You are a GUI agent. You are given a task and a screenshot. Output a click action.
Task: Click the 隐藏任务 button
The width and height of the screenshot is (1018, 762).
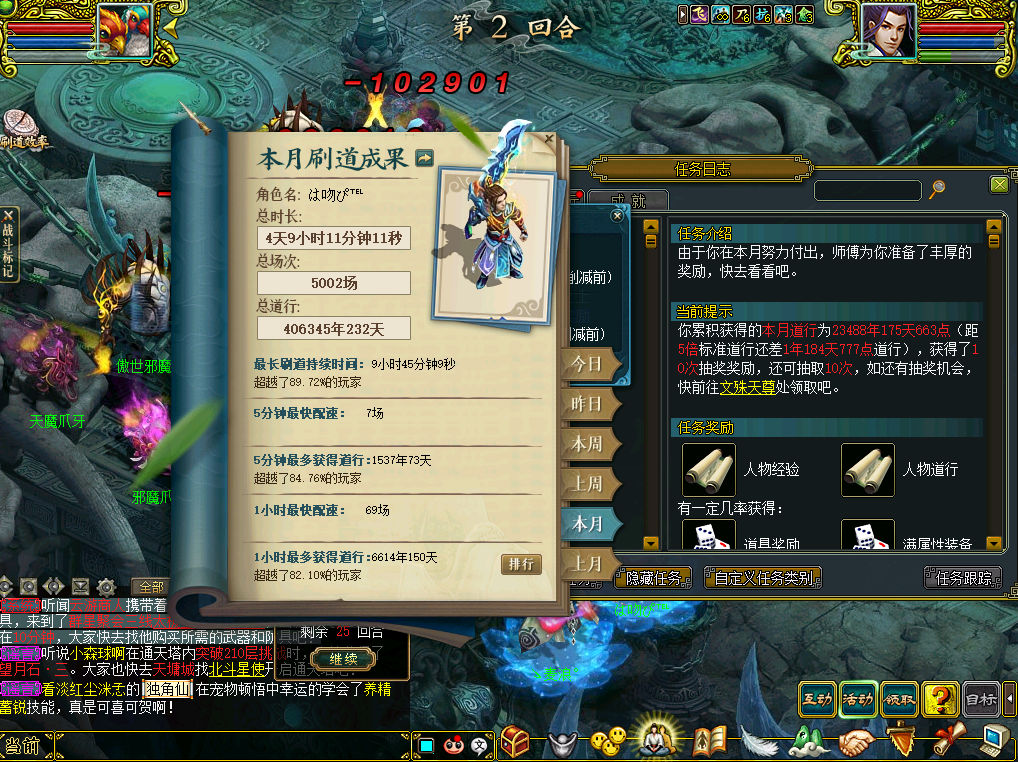click(653, 578)
